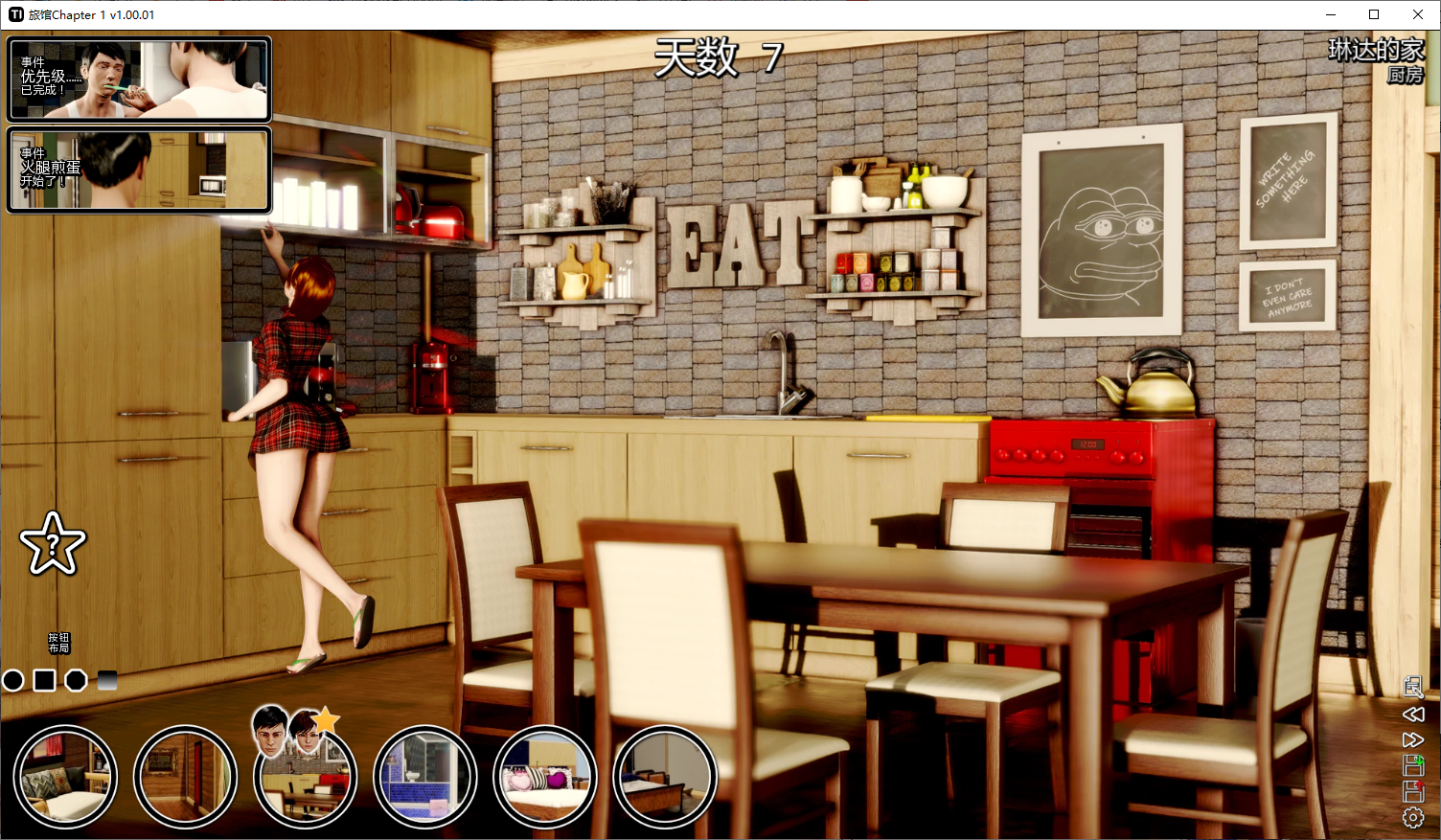
Task: Select the kitchen location with character heads
Action: click(305, 777)
